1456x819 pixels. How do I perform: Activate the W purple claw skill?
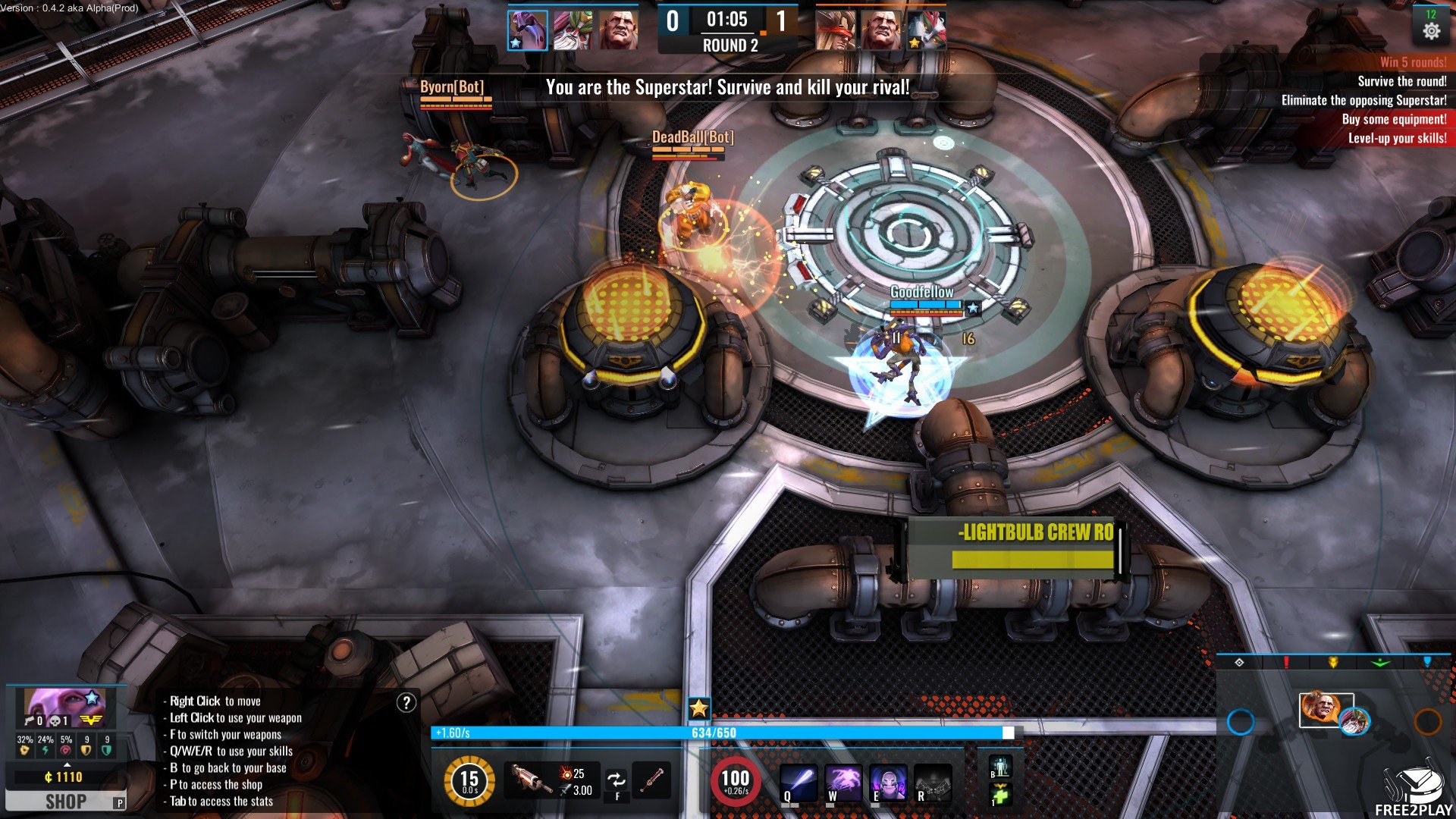843,781
